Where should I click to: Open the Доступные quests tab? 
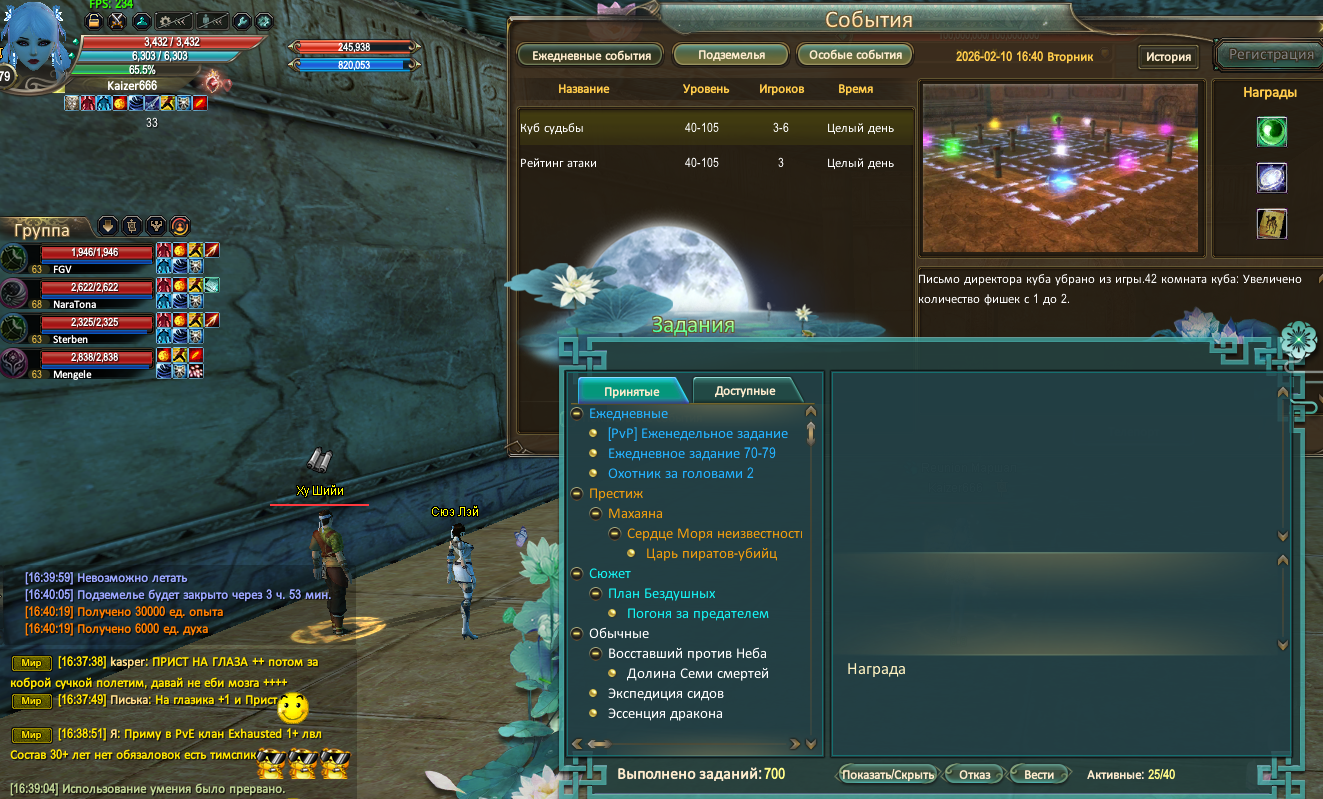(745, 391)
